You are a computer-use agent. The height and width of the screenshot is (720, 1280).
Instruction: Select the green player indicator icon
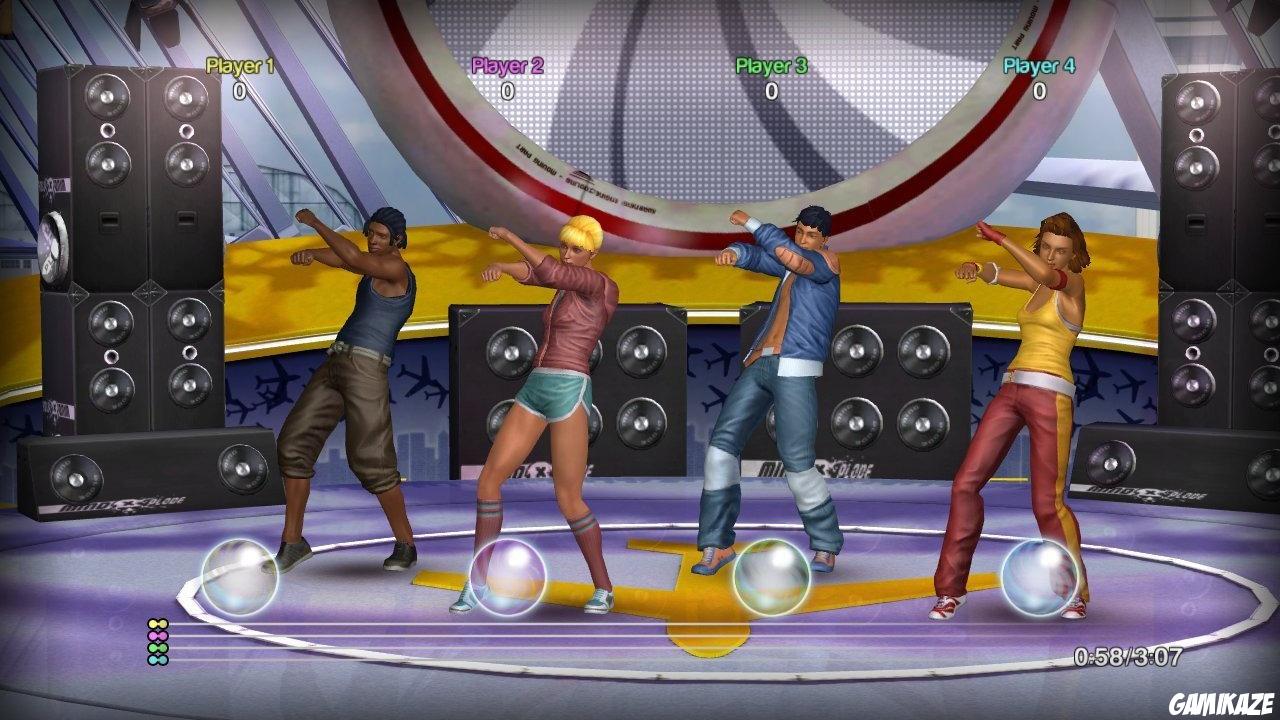pos(156,647)
